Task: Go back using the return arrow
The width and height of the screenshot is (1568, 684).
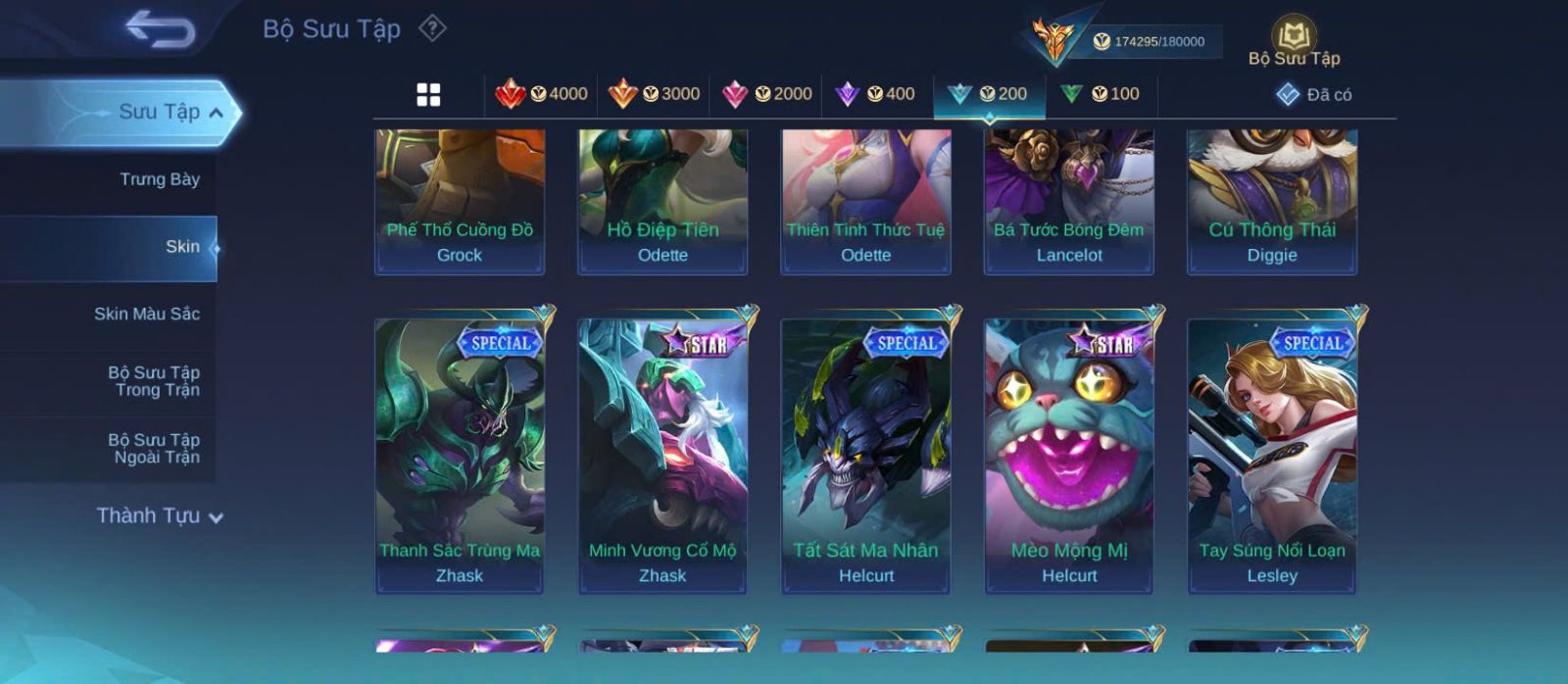Action: tap(160, 29)
